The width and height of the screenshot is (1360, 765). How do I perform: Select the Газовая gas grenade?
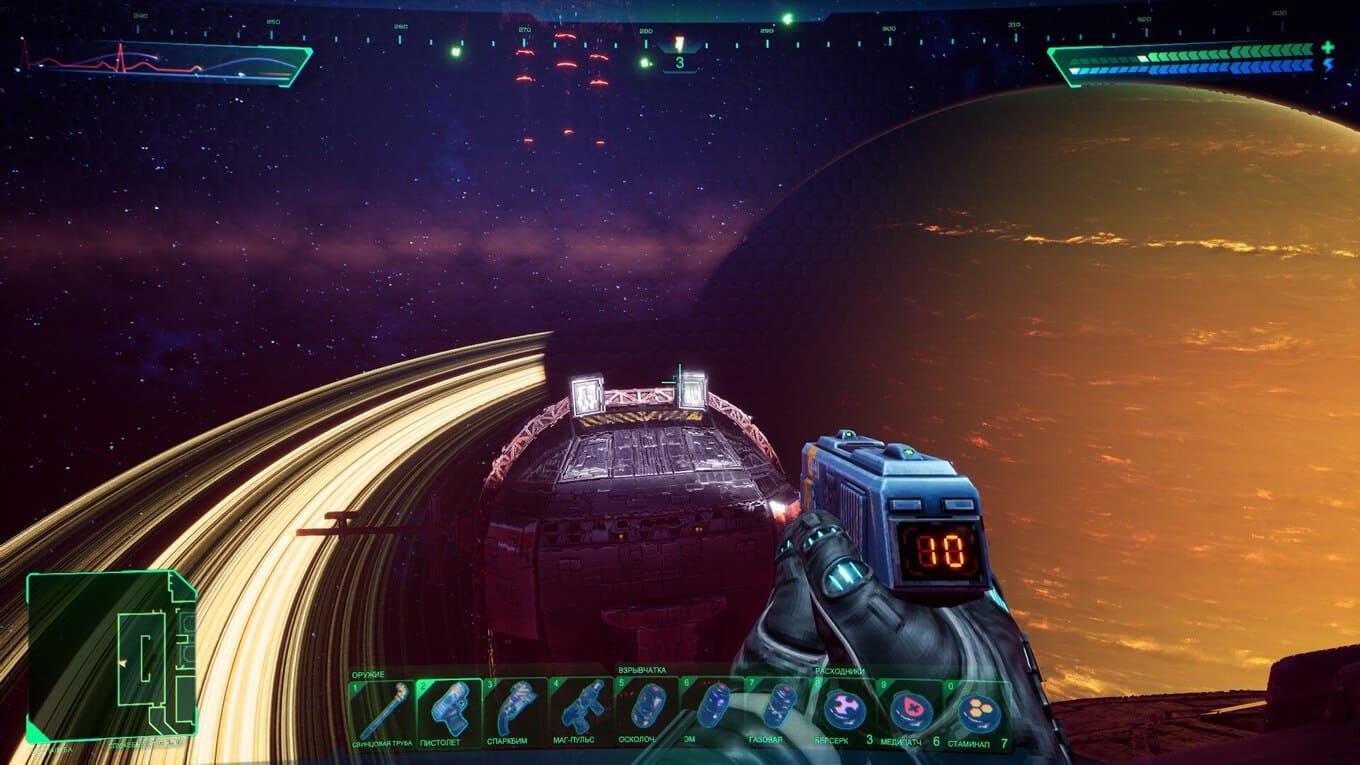779,714
